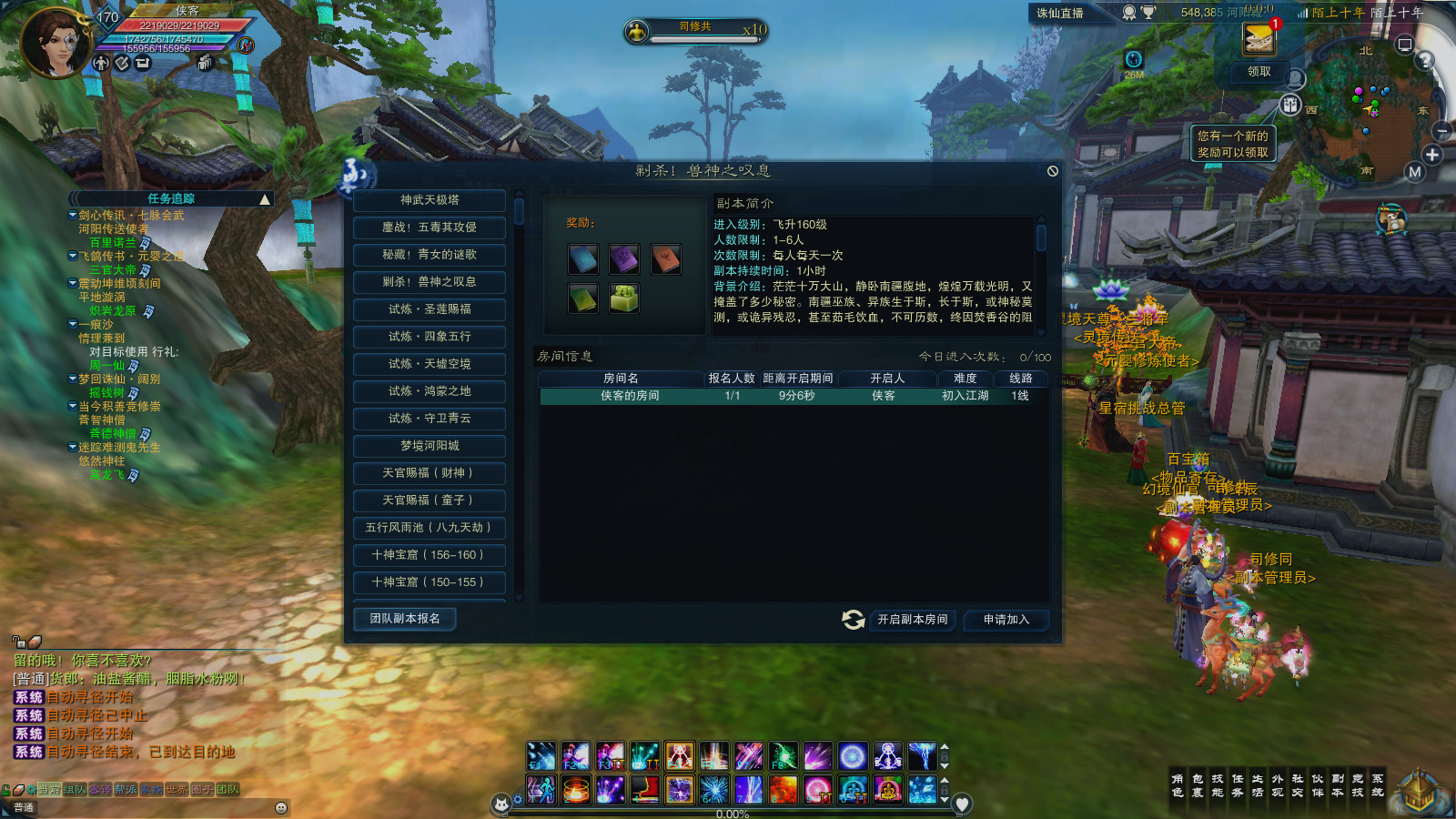
Task: Open 诛仙直播 live stream
Action: 1060,13
